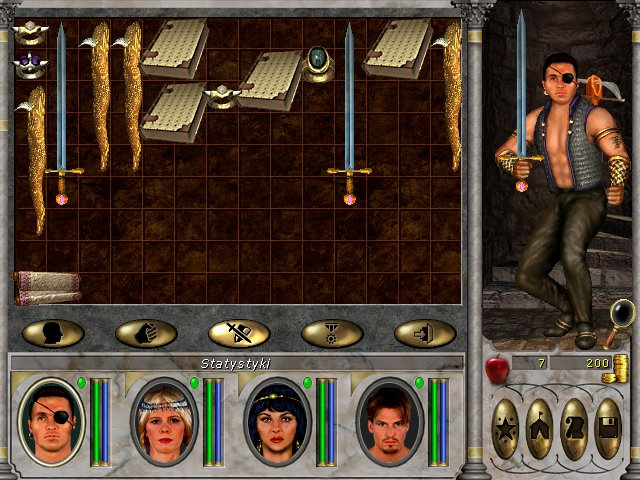The height and width of the screenshot is (480, 640).
Task: Grab the purple-jeweled winged helm
Action: tap(27, 64)
